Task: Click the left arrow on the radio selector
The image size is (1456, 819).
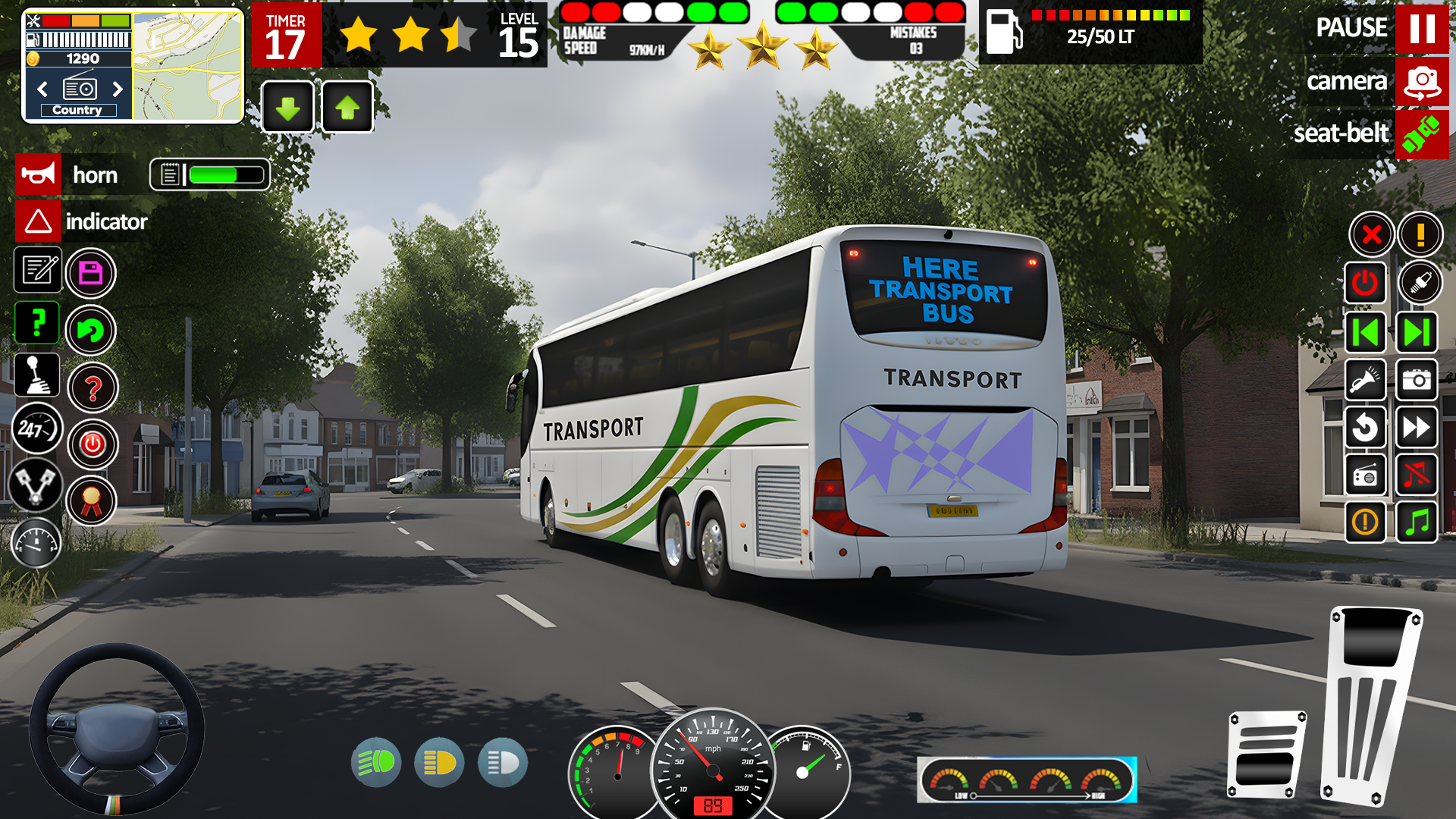Action: [x=42, y=89]
